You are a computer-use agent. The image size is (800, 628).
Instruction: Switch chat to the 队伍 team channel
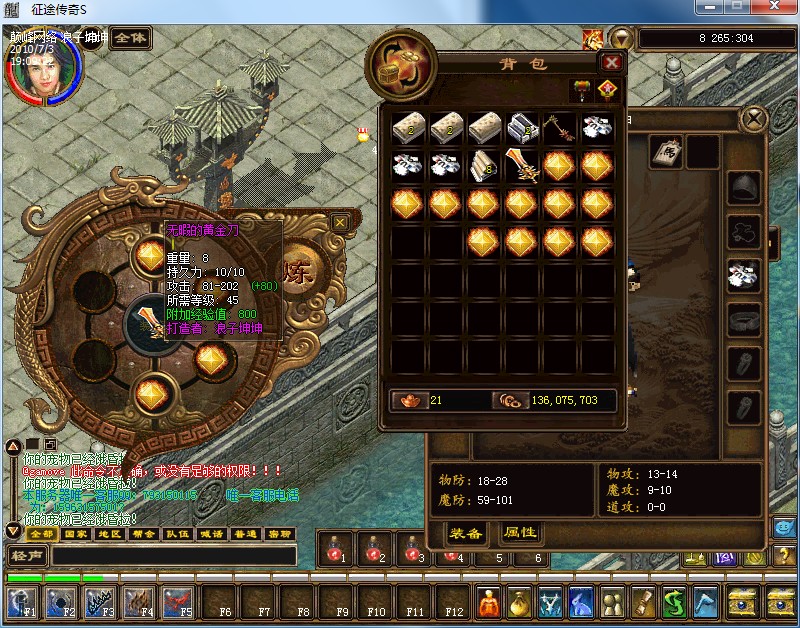tap(177, 534)
